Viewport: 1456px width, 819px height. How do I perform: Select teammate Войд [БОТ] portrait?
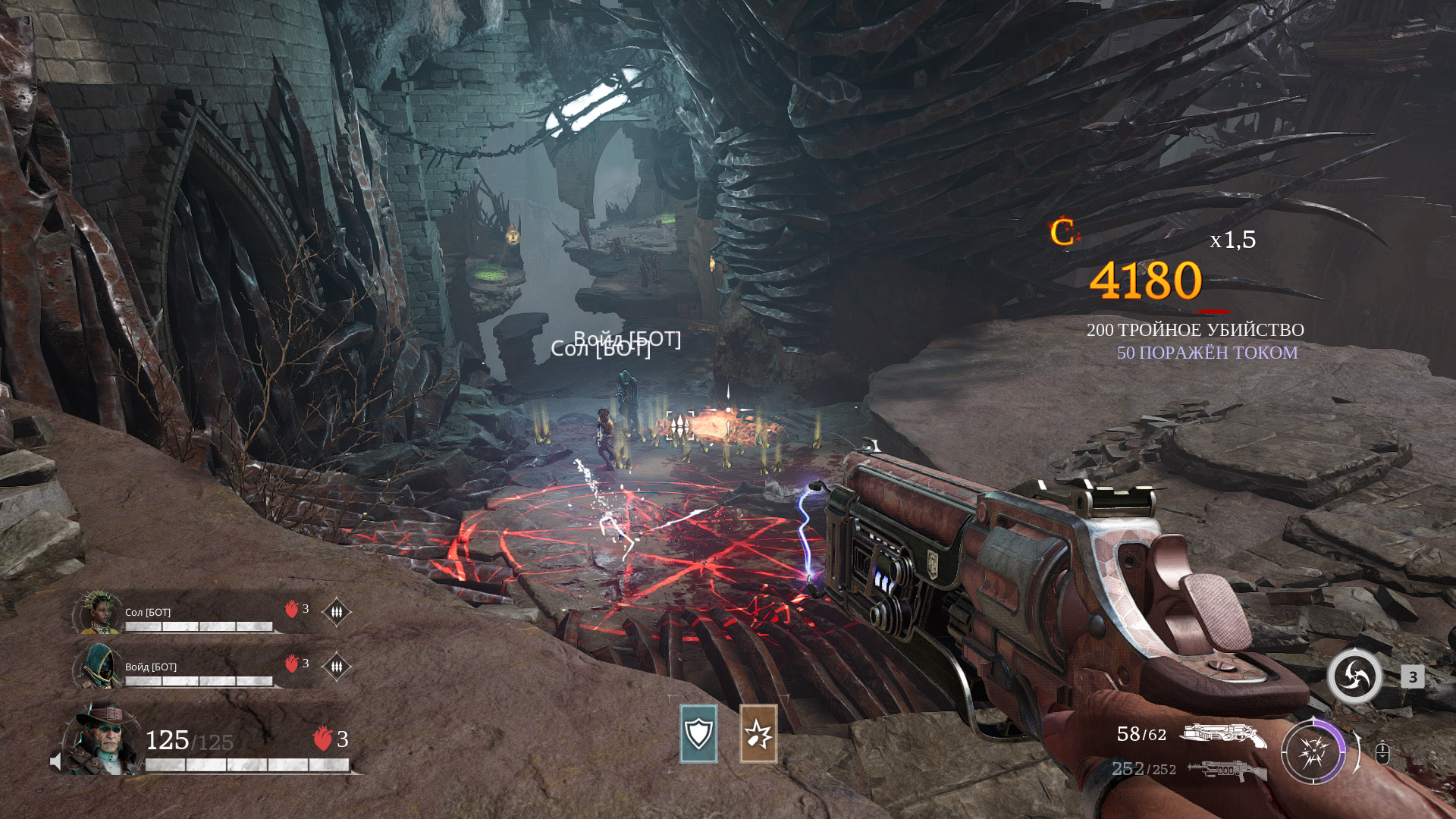(98, 667)
